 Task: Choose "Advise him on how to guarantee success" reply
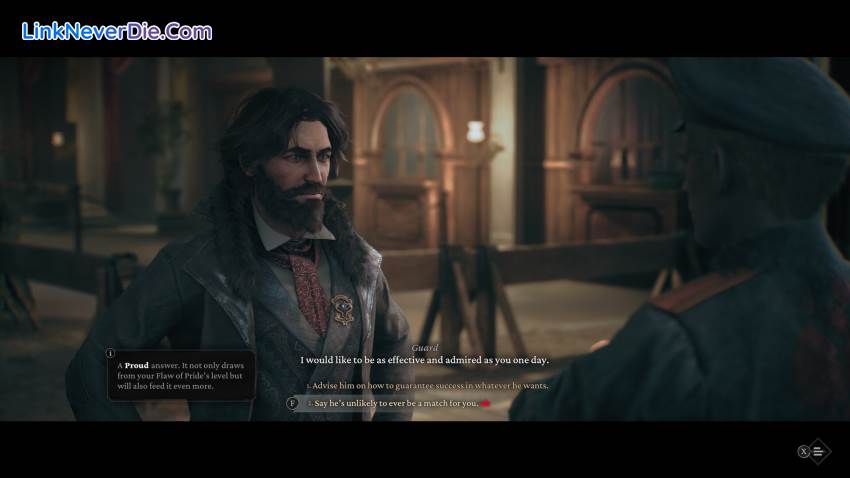pos(430,385)
